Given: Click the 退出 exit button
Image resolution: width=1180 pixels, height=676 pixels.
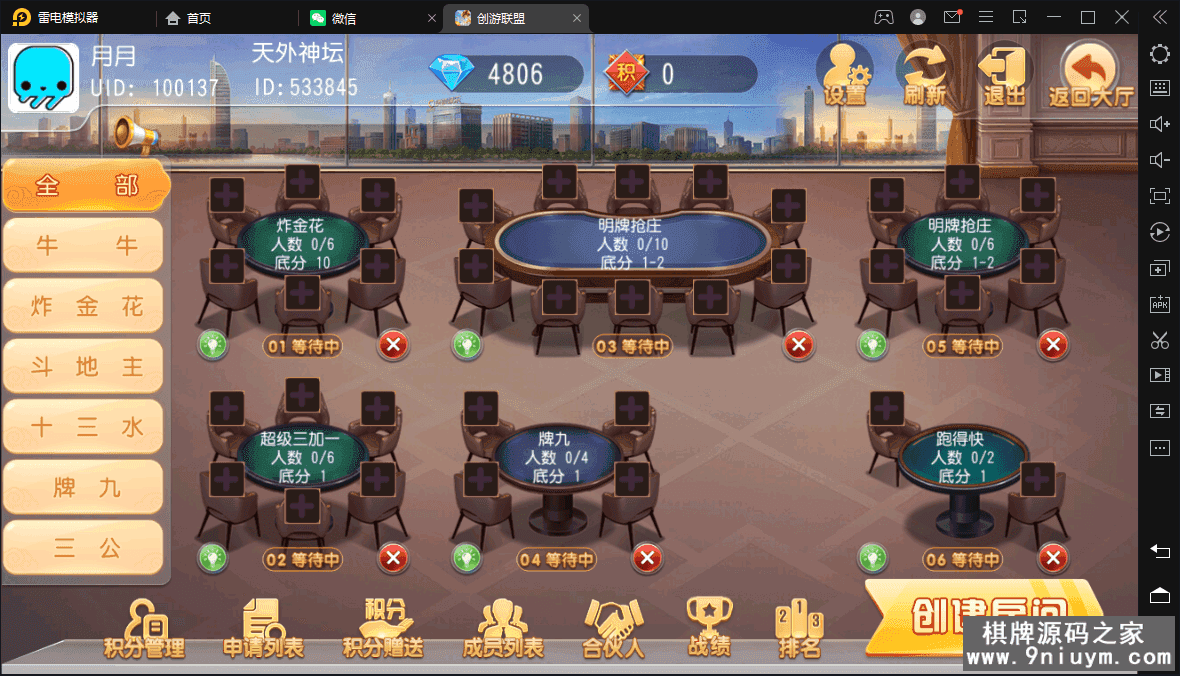Looking at the screenshot, I should 1004,75.
